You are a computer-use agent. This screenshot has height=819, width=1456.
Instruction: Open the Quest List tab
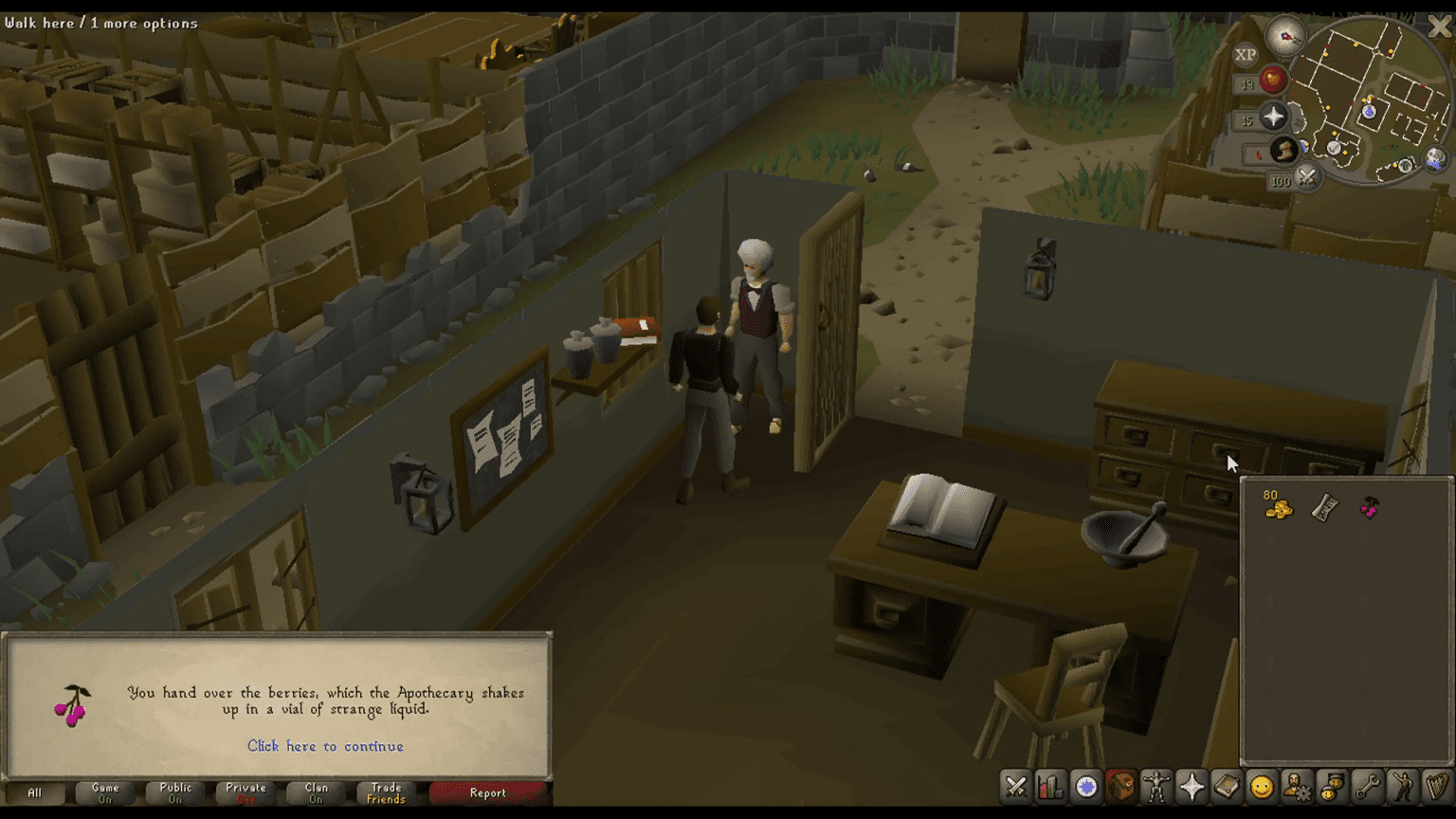click(x=1084, y=787)
